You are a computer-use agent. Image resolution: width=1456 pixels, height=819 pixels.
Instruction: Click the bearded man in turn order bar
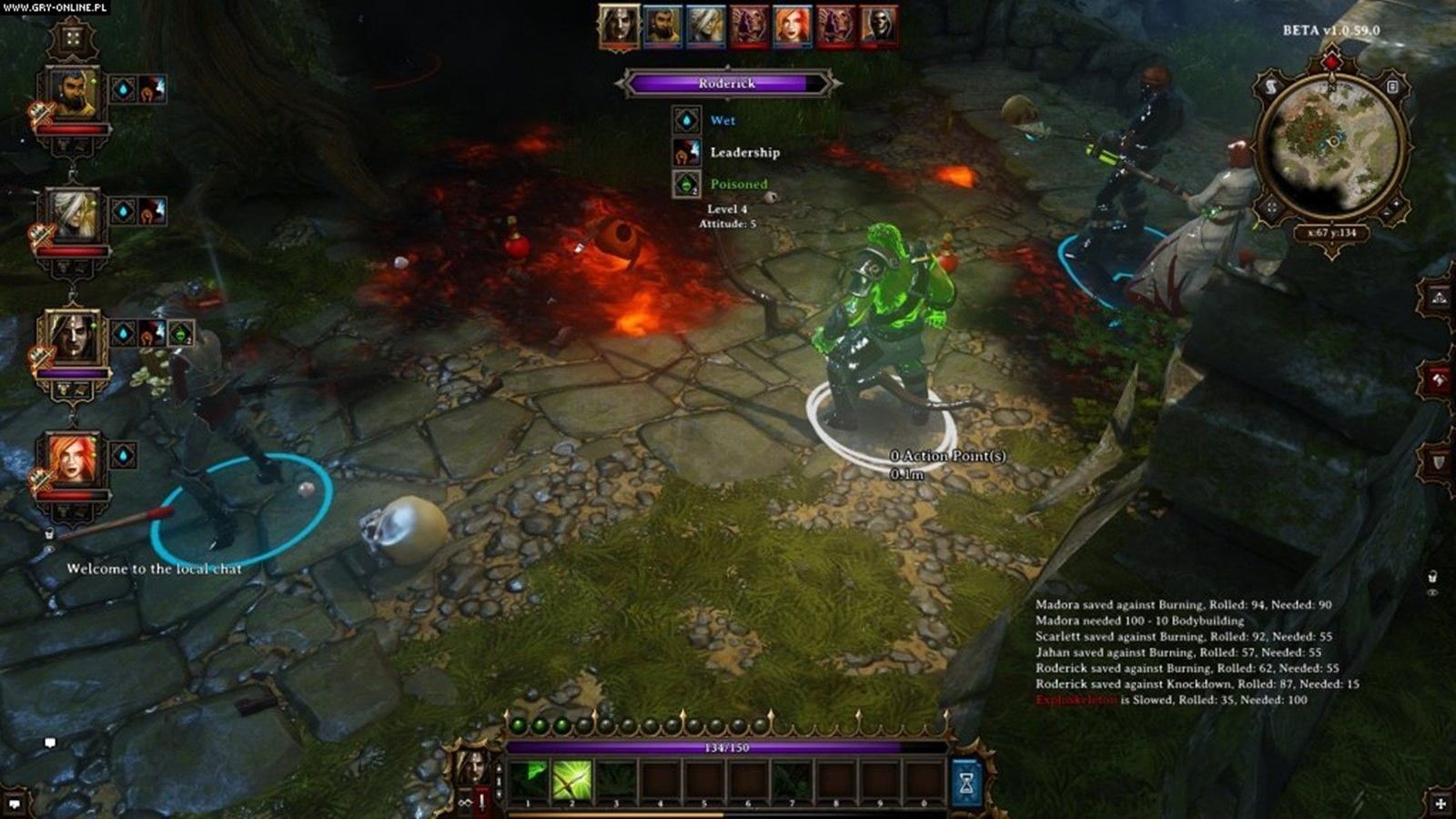[x=662, y=25]
